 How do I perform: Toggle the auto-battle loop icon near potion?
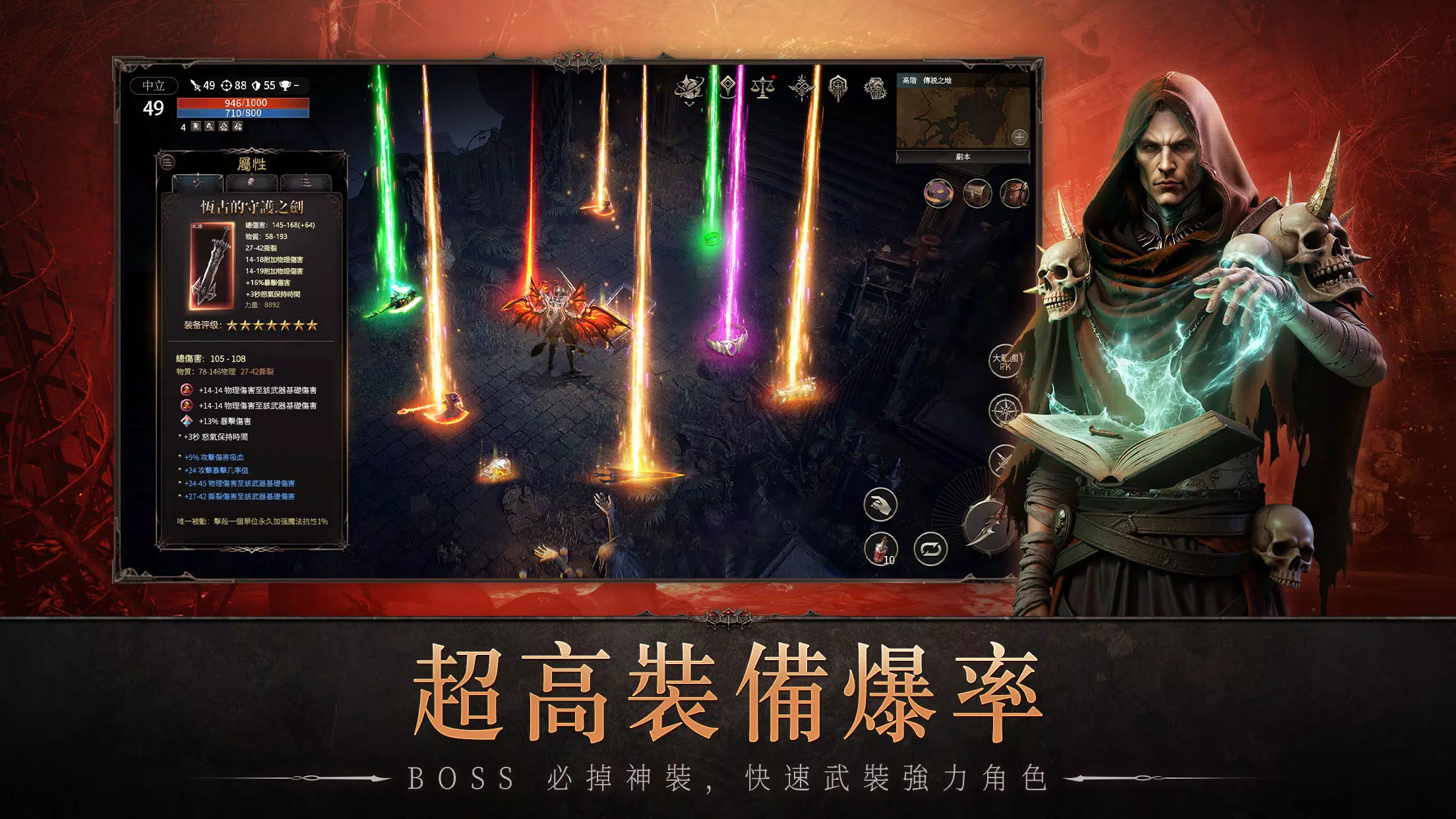click(x=930, y=549)
